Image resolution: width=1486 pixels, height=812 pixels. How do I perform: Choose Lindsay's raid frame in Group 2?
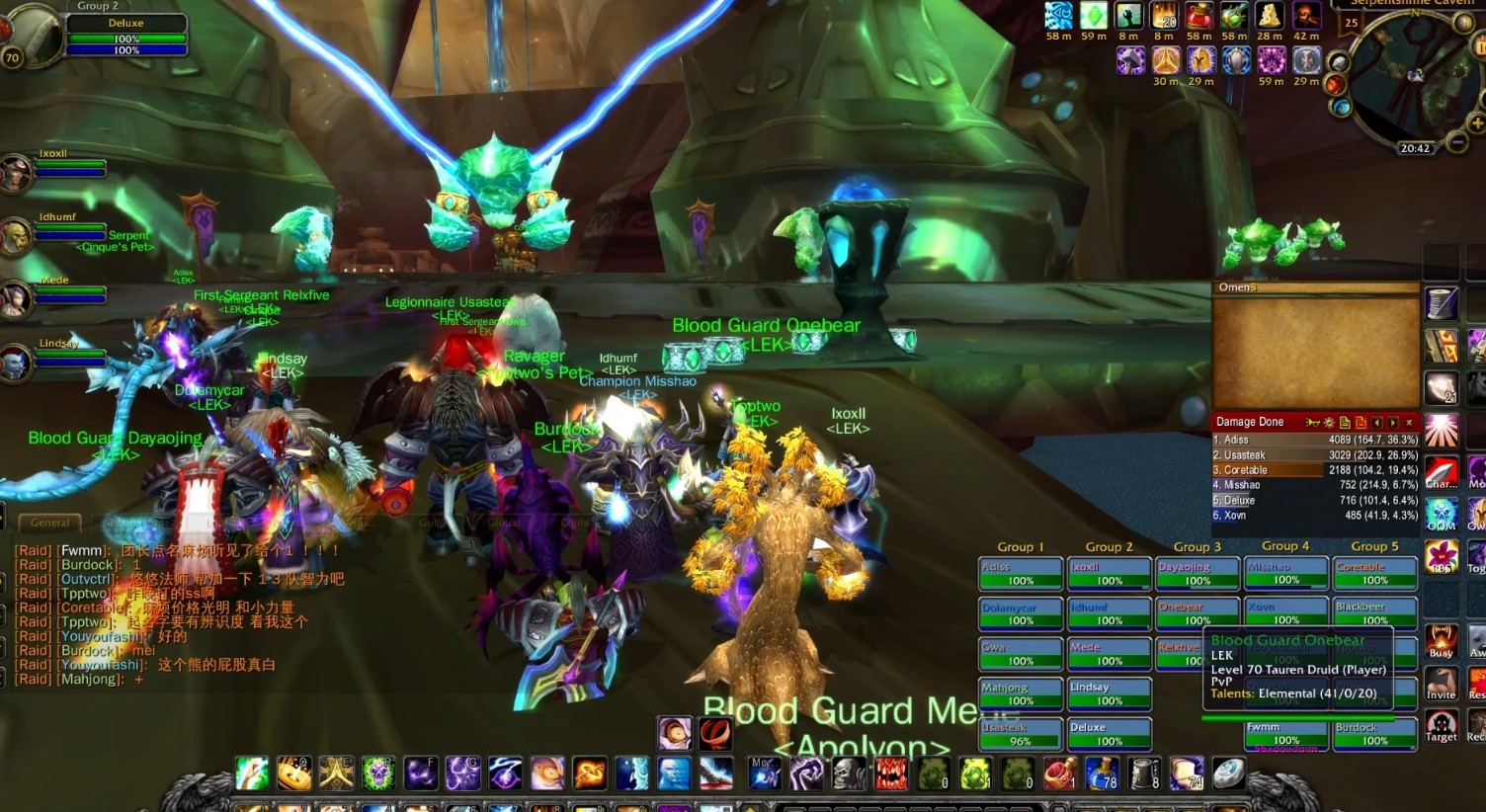click(1109, 693)
